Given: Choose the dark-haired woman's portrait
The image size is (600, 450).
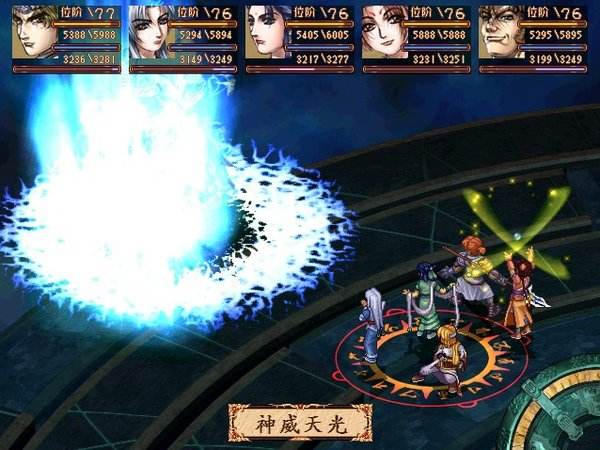Looking at the screenshot, I should [267, 34].
